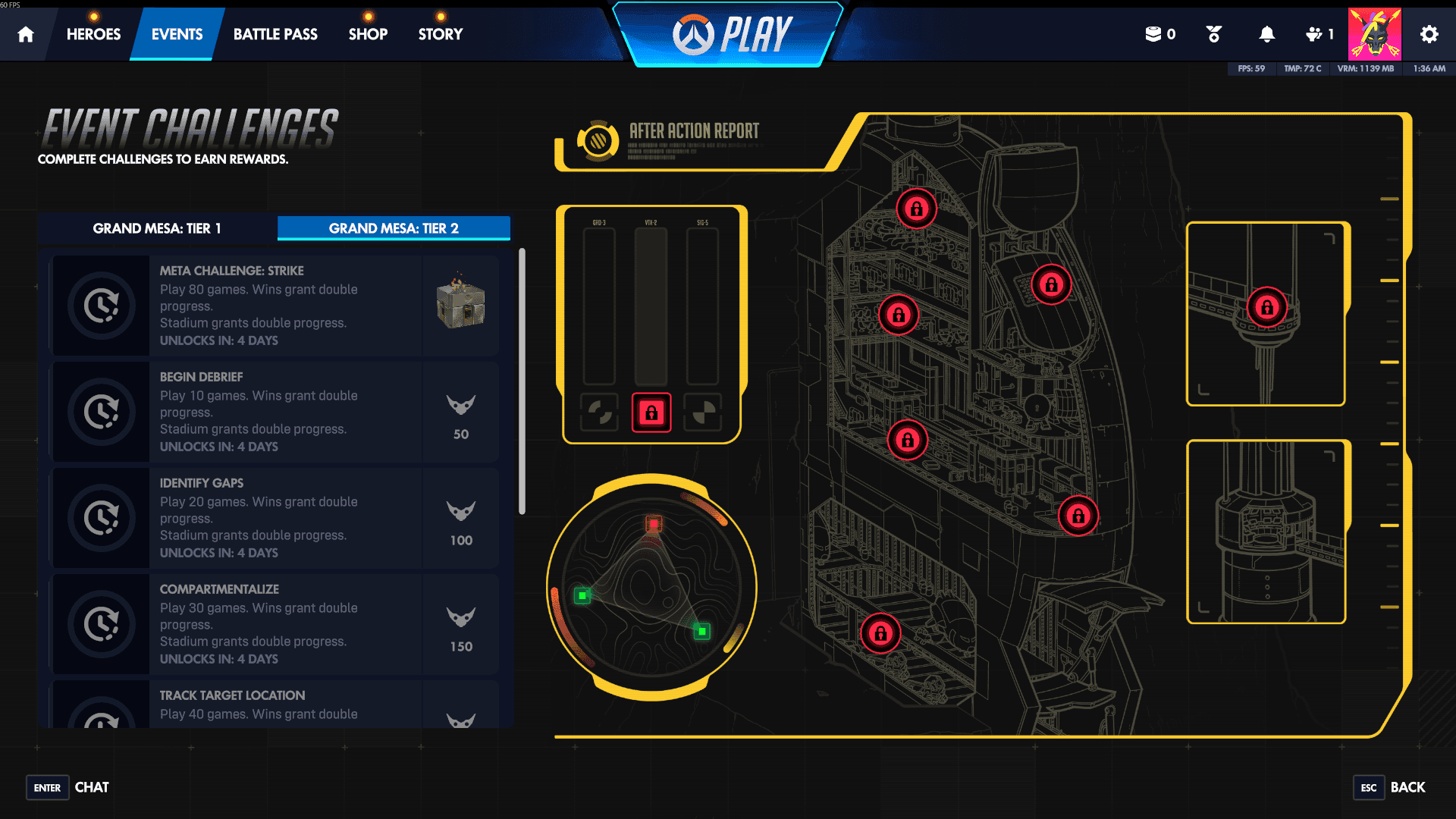The height and width of the screenshot is (819, 1456).
Task: Open the notifications bell
Action: [1265, 33]
